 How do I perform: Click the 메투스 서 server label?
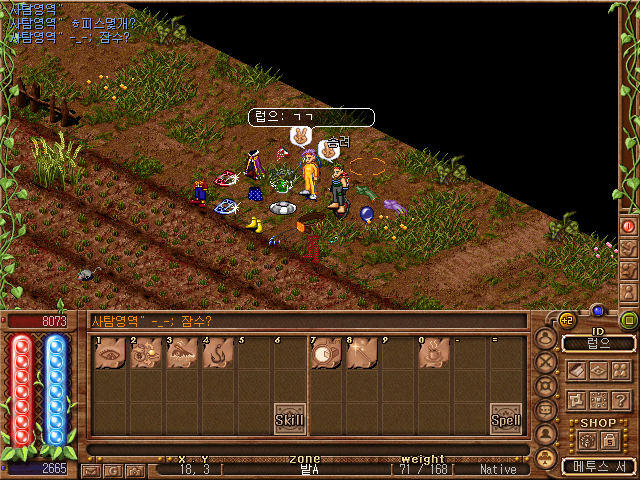click(x=598, y=466)
